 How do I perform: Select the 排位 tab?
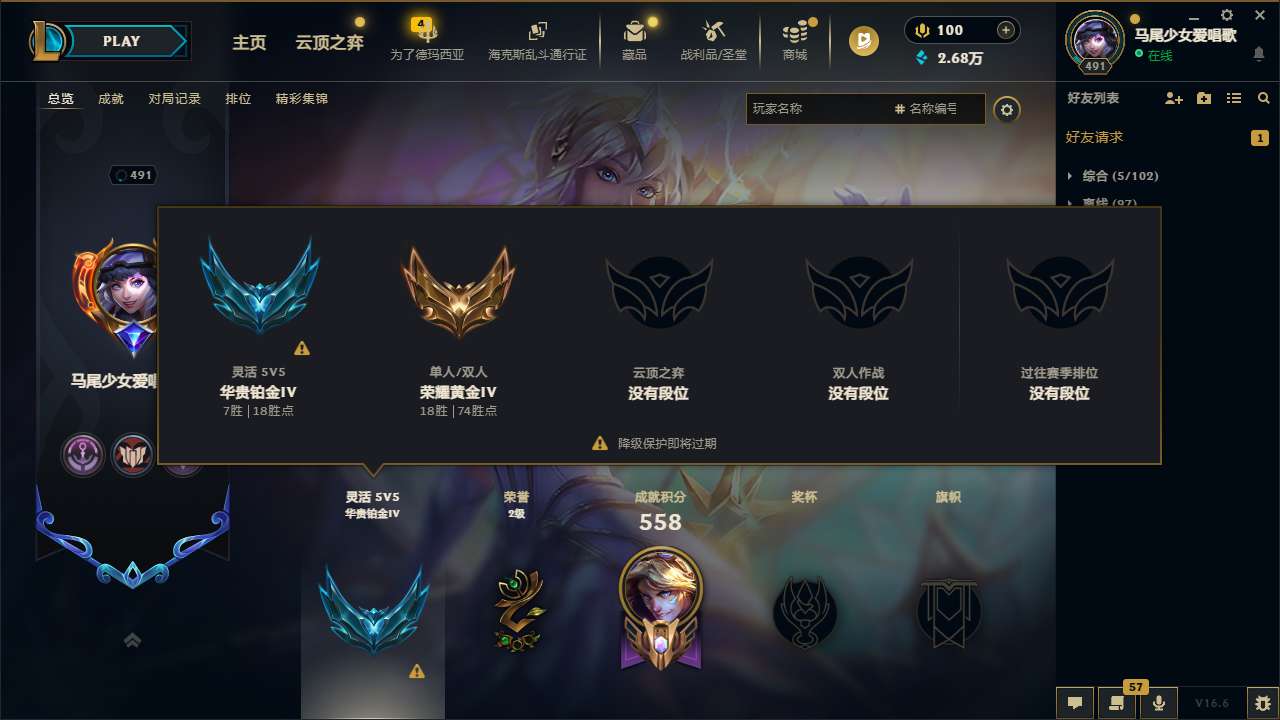pyautogui.click(x=238, y=98)
